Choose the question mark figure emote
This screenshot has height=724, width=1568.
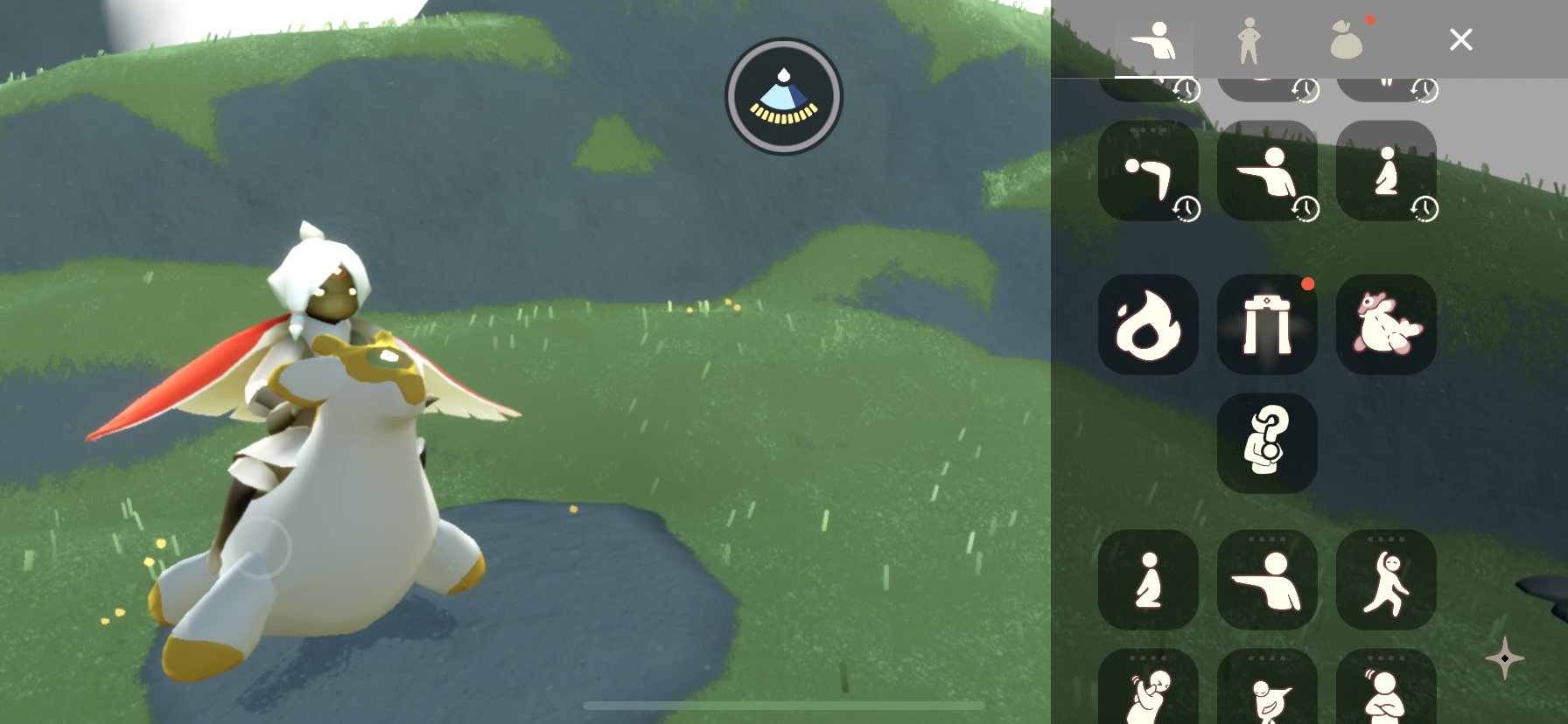tap(1267, 443)
